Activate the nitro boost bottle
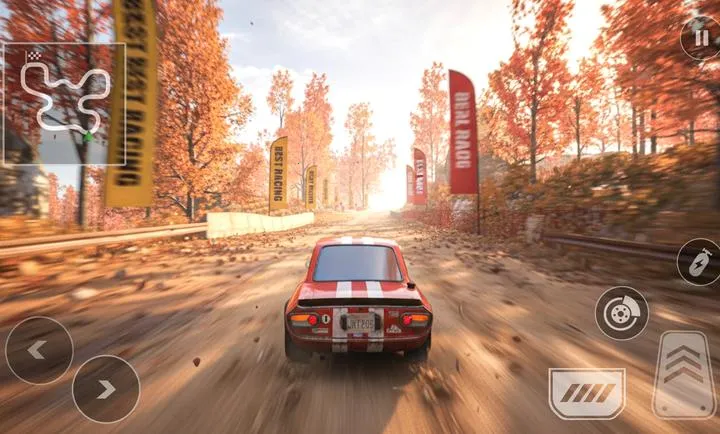The image size is (720, 434). coord(698,262)
